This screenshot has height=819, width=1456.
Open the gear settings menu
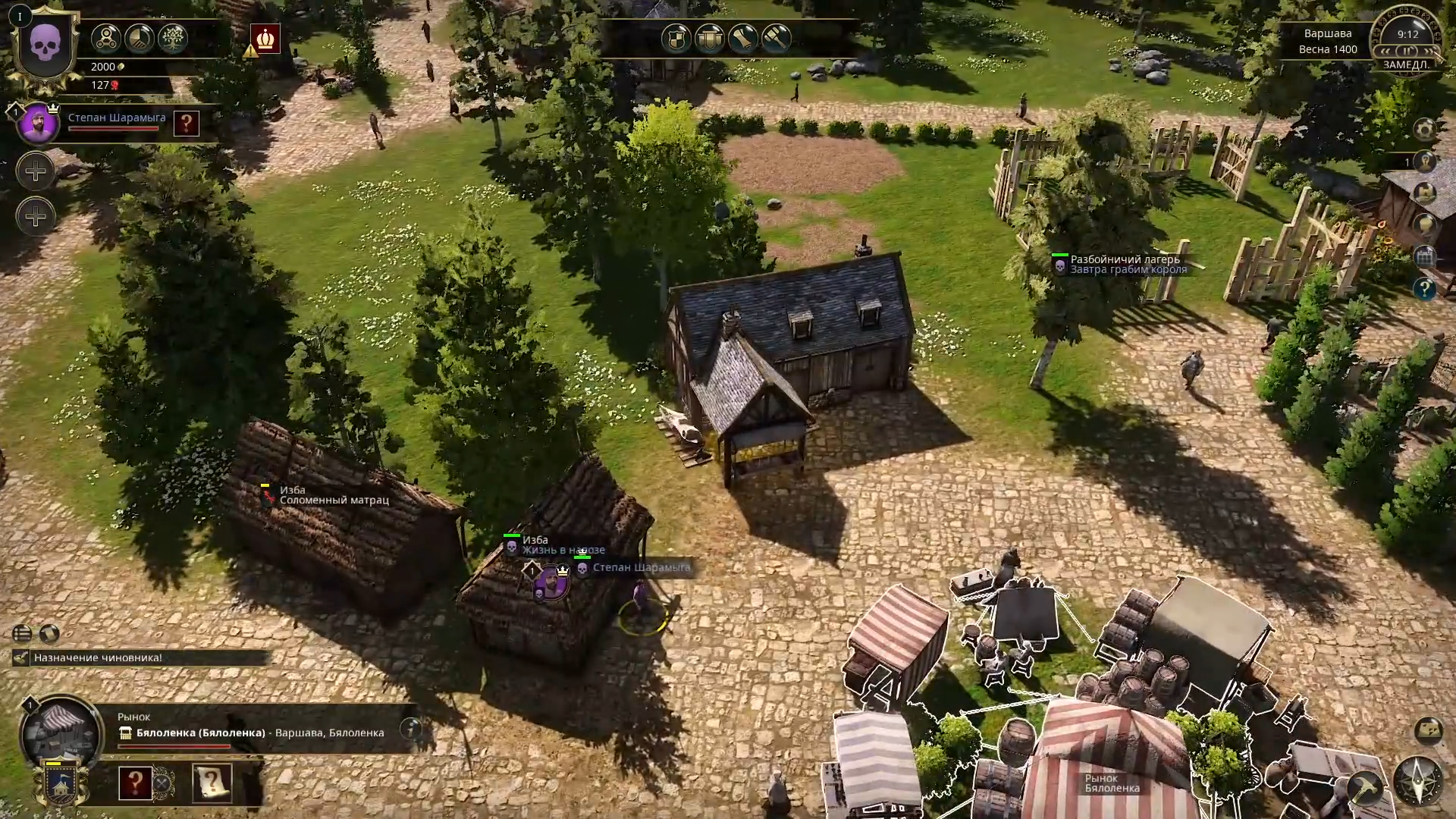[x=1425, y=130]
